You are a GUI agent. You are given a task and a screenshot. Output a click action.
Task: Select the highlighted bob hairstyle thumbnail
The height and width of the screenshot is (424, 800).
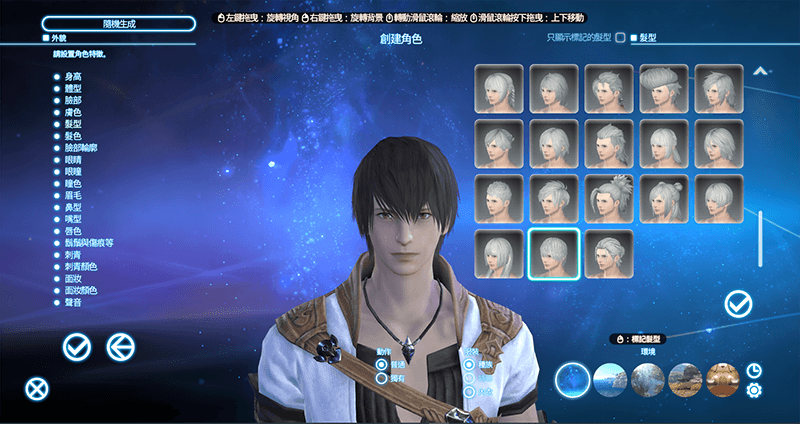point(554,254)
